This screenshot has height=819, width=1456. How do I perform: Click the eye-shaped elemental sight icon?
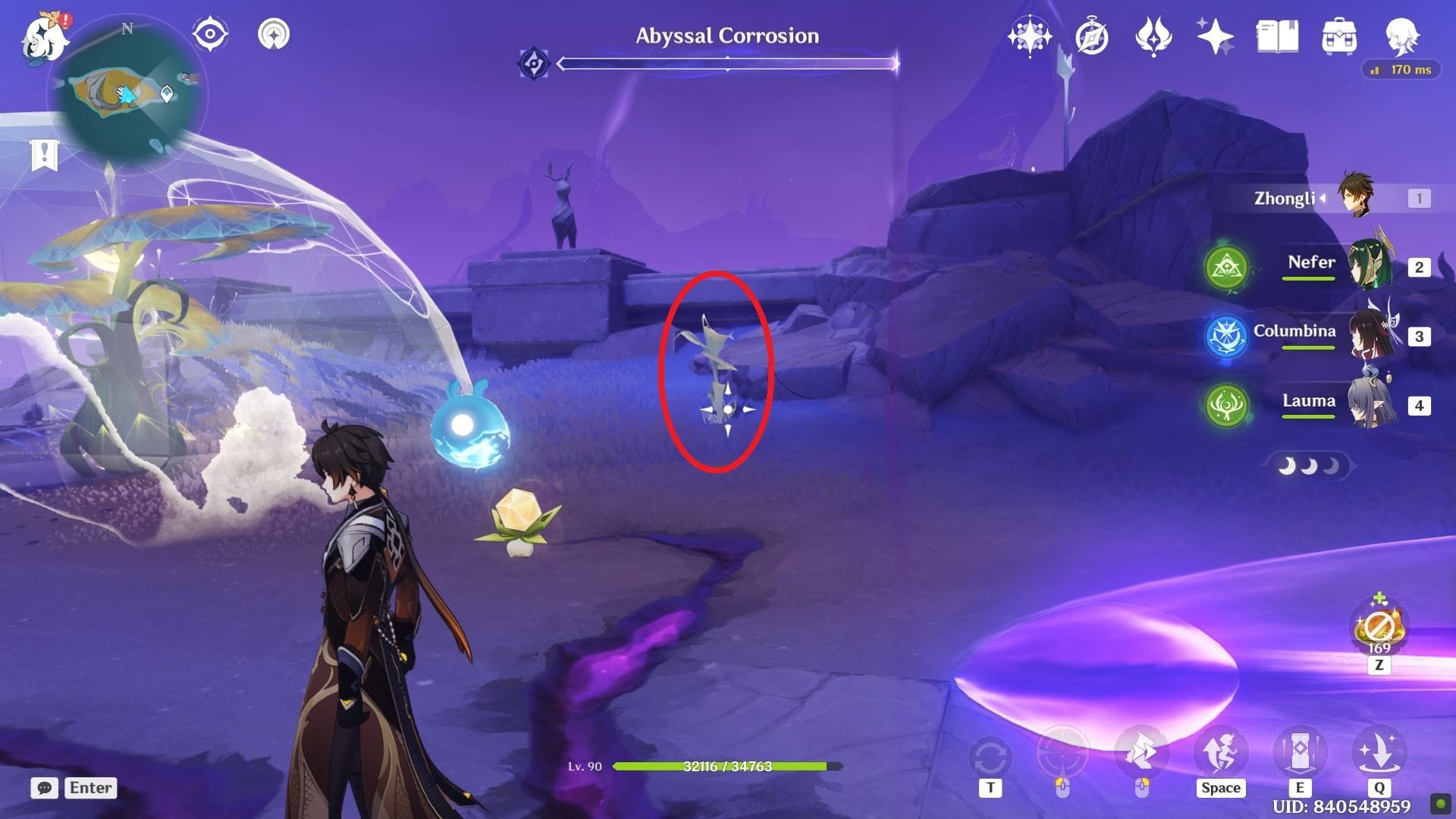[x=210, y=34]
